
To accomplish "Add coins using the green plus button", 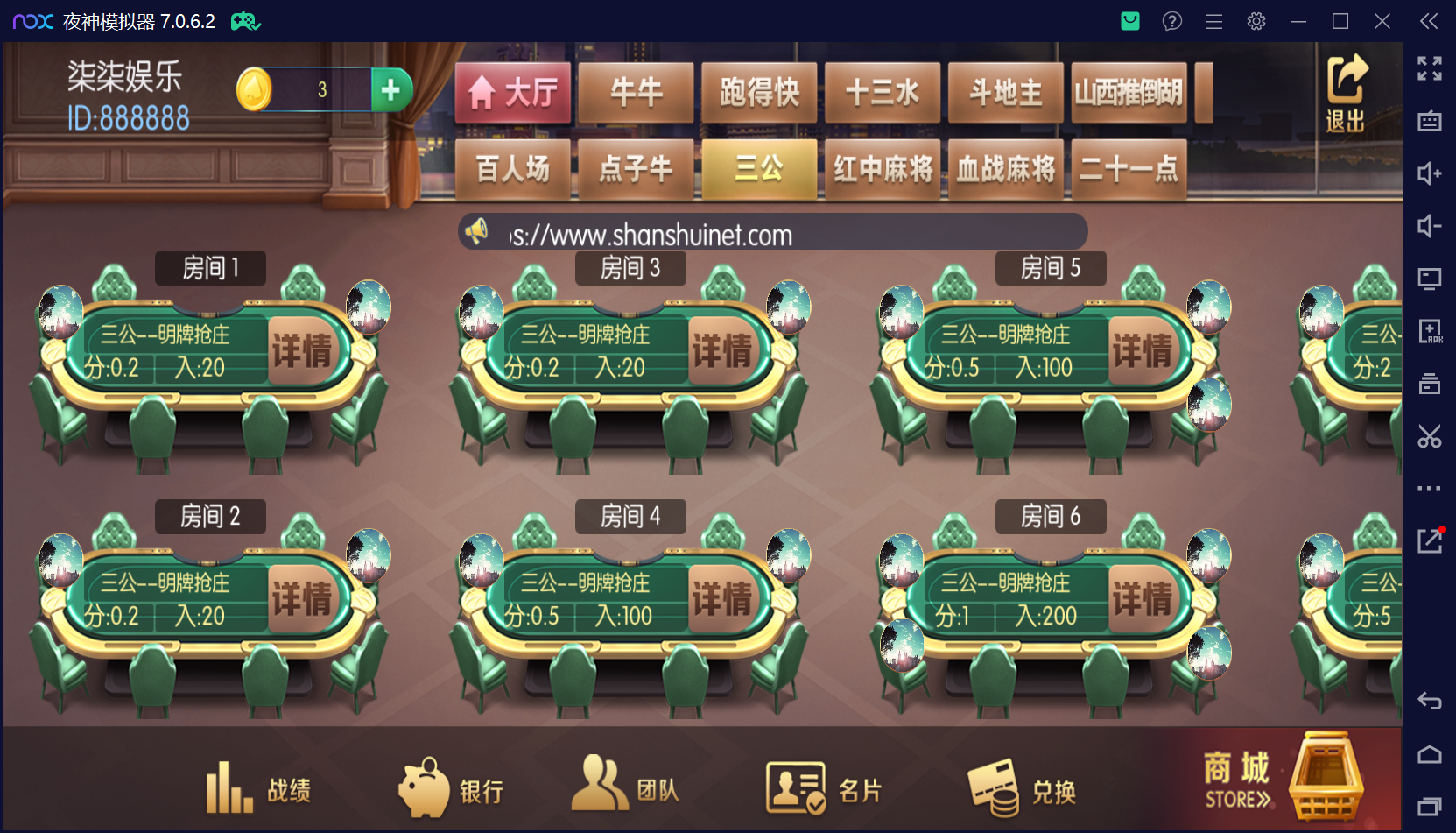I will pyautogui.click(x=391, y=89).
